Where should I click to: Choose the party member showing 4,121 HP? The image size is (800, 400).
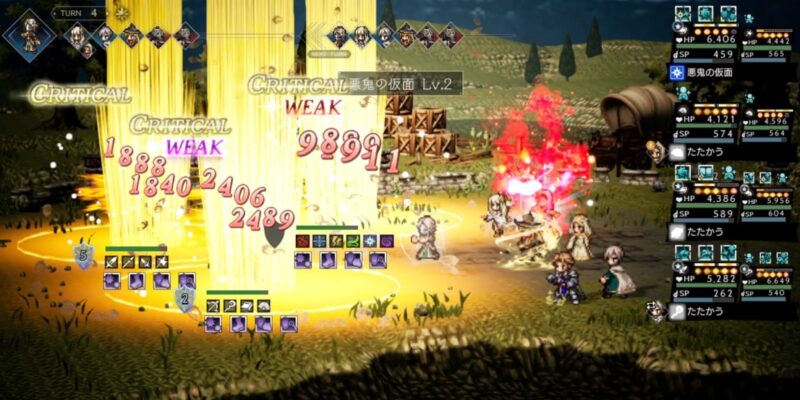(x=706, y=117)
